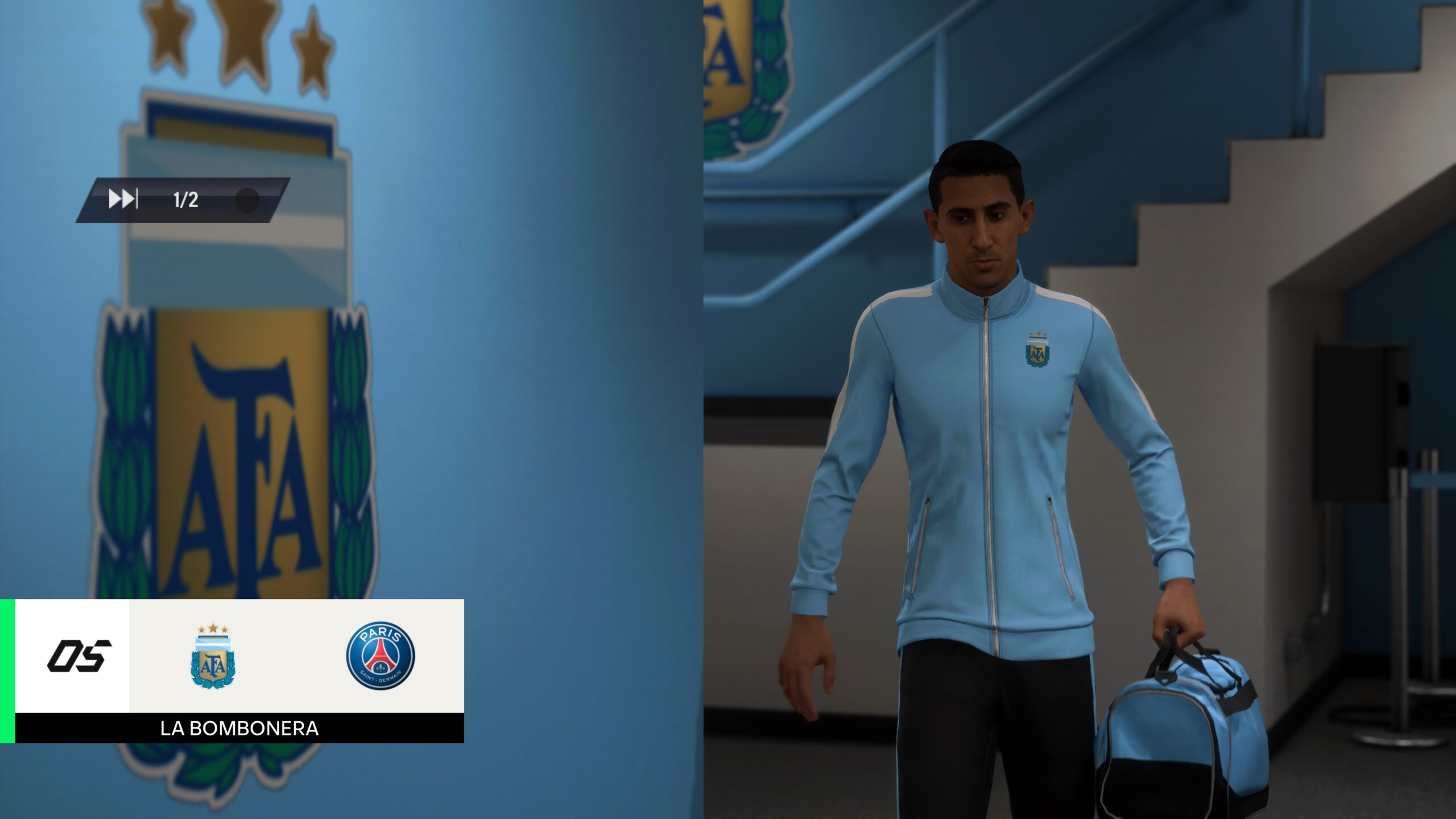
Task: Skip the cutscene with the fast-forward icon
Action: pos(123,200)
